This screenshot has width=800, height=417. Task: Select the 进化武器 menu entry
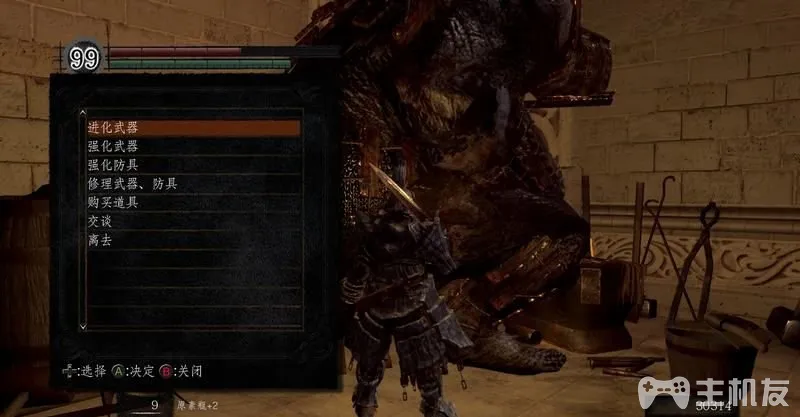pos(113,128)
